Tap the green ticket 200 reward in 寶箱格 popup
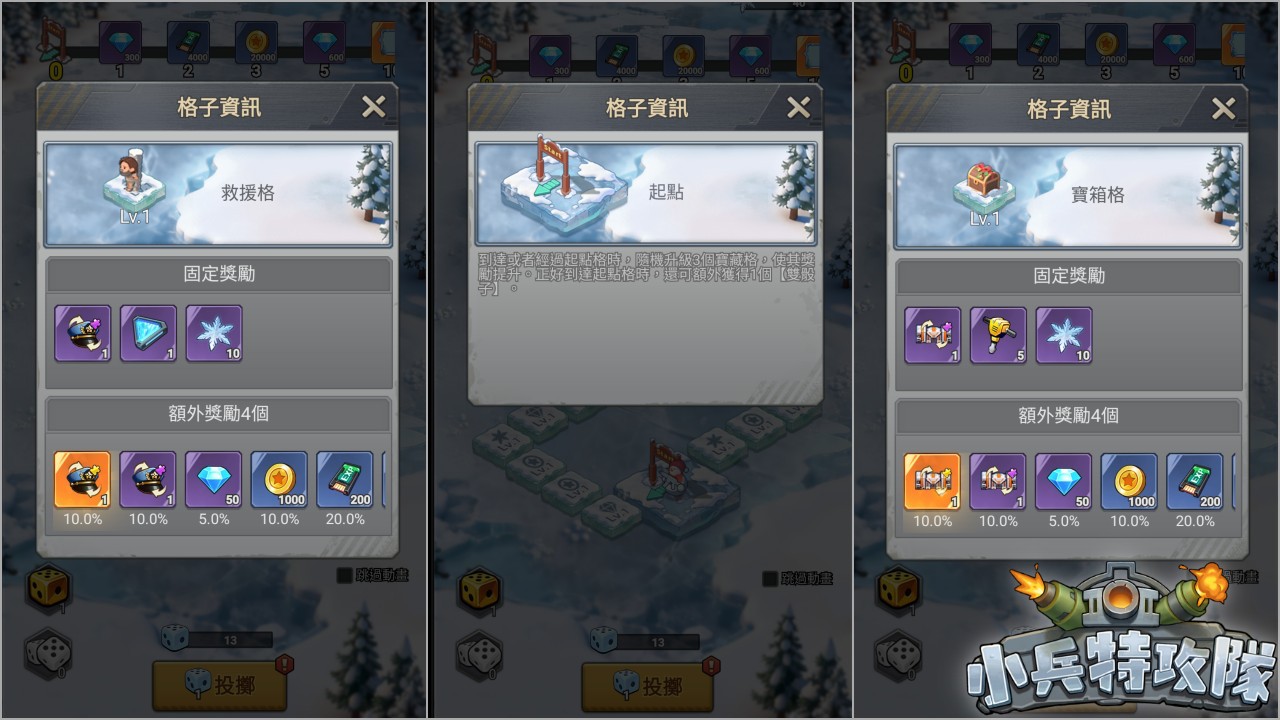Image resolution: width=1280 pixels, height=720 pixels. (1195, 482)
